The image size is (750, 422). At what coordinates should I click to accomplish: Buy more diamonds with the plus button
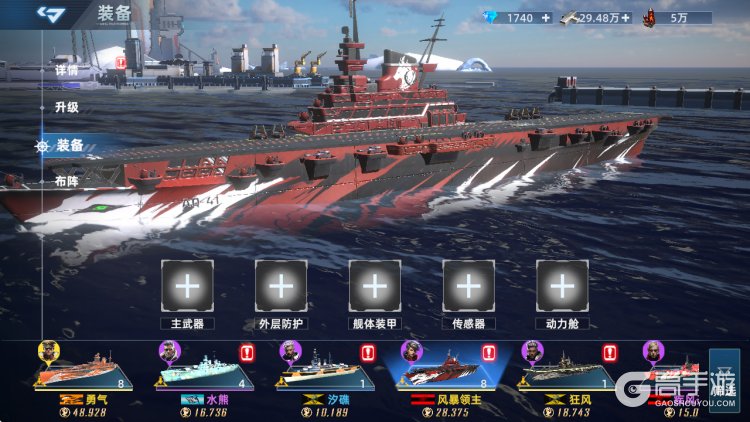click(545, 17)
